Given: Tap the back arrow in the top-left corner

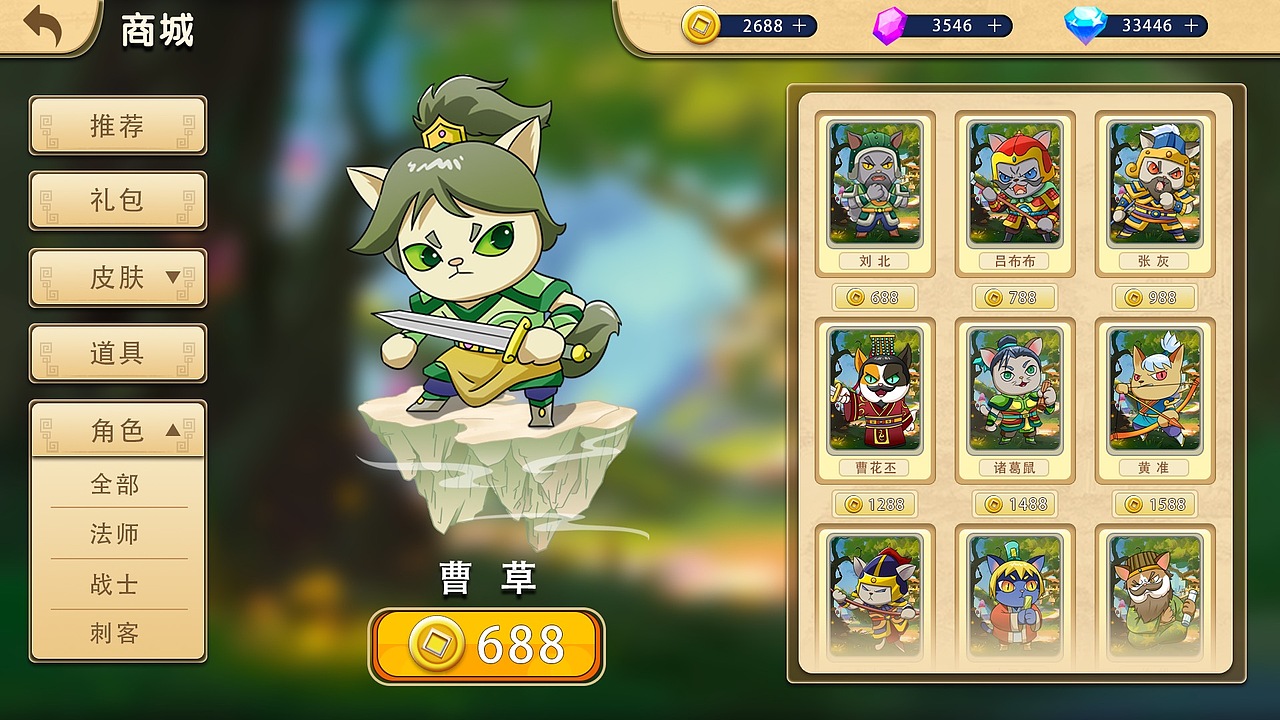Looking at the screenshot, I should (40, 26).
